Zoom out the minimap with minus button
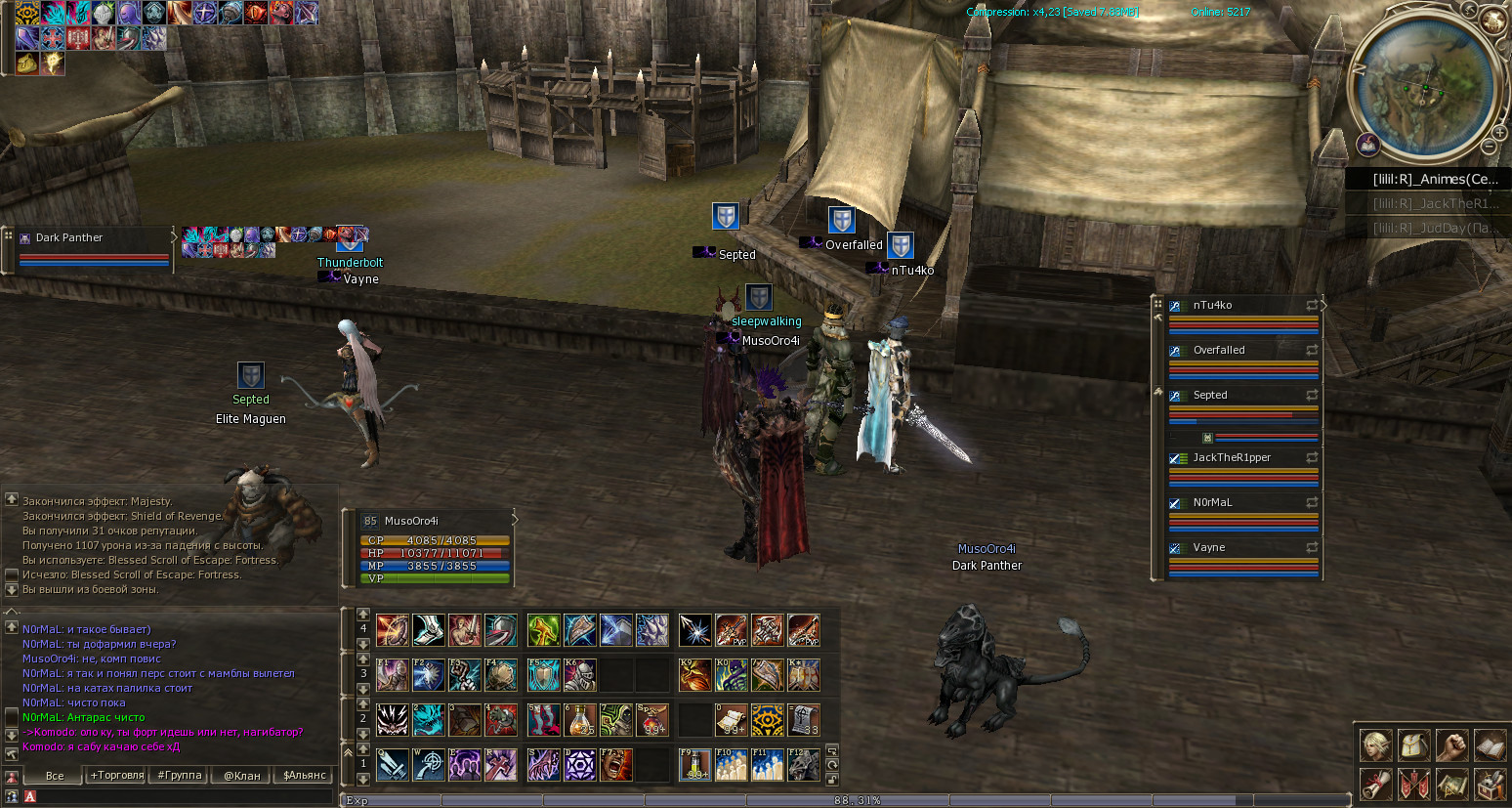The image size is (1512, 808). [x=1489, y=147]
